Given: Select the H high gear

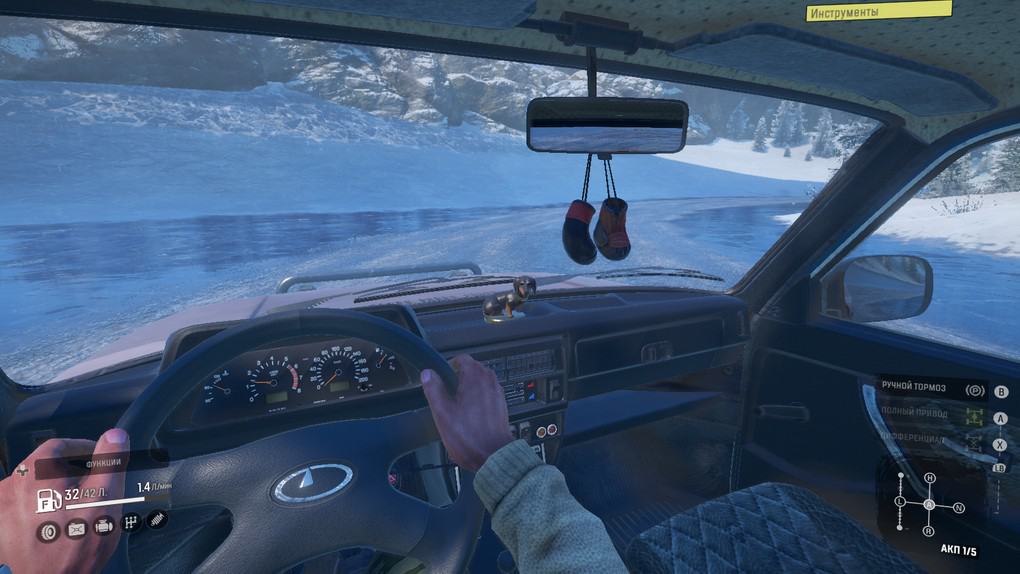Looking at the screenshot, I should pos(929,478).
